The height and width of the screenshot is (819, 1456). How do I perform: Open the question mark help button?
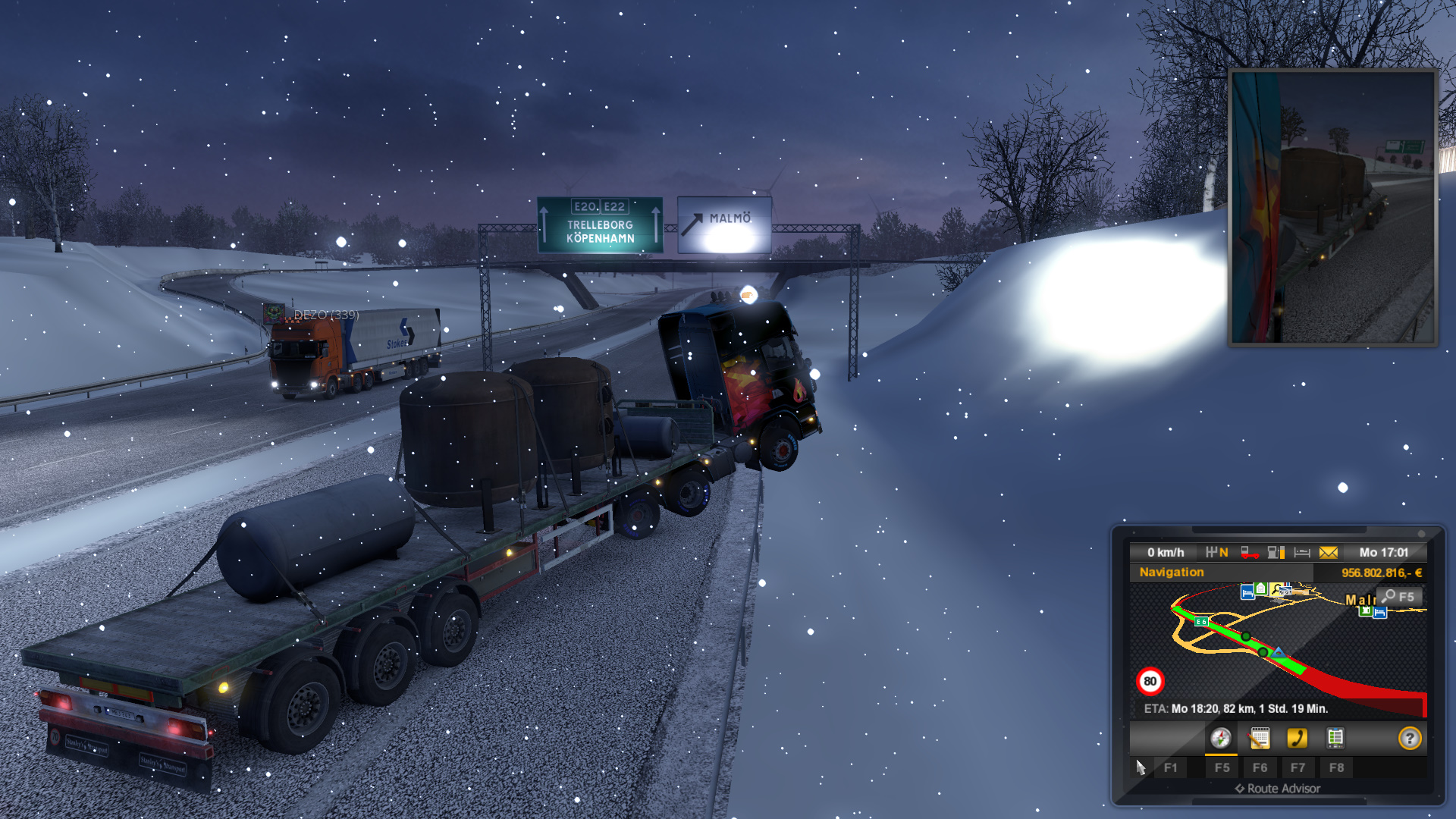1410,738
